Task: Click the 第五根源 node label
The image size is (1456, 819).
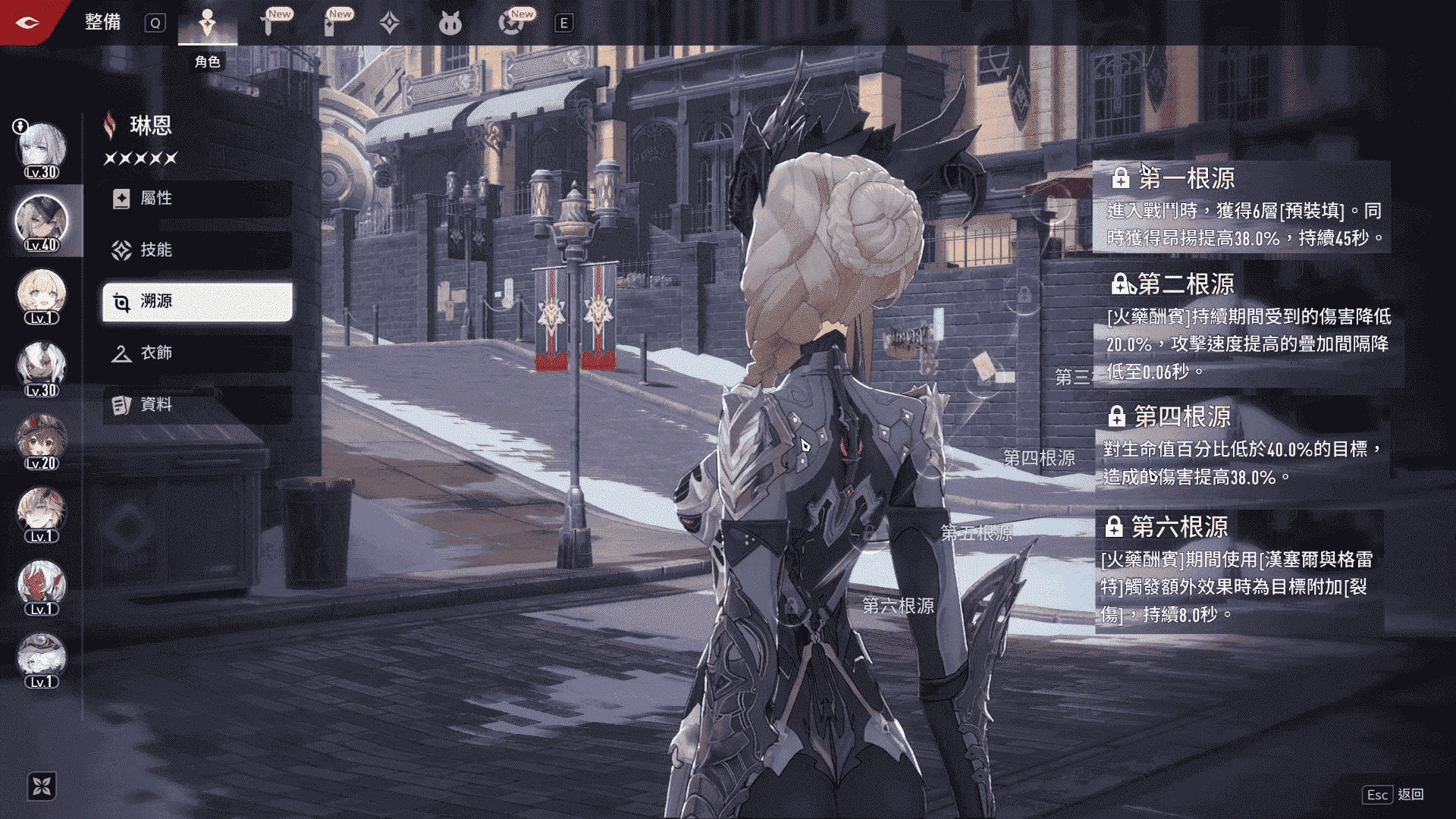Action: [x=976, y=533]
